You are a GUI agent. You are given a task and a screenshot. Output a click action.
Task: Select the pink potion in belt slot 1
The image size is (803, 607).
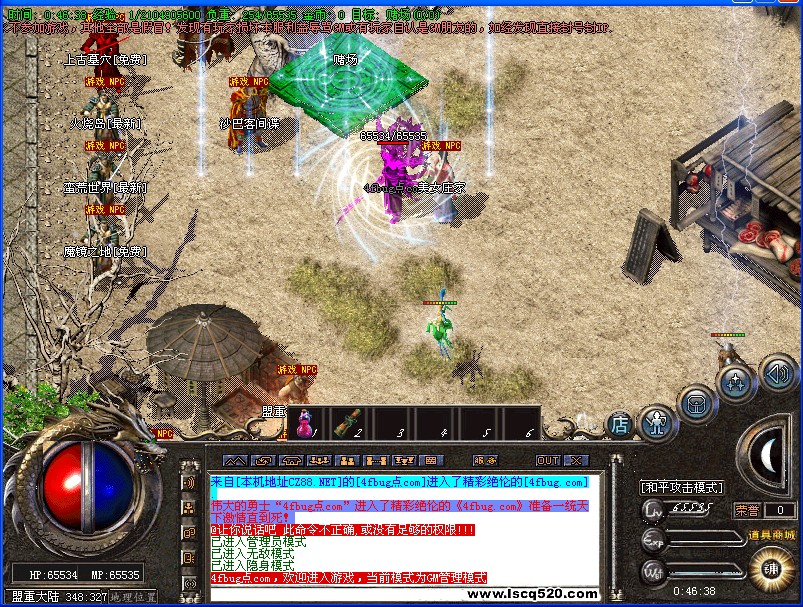(x=304, y=423)
